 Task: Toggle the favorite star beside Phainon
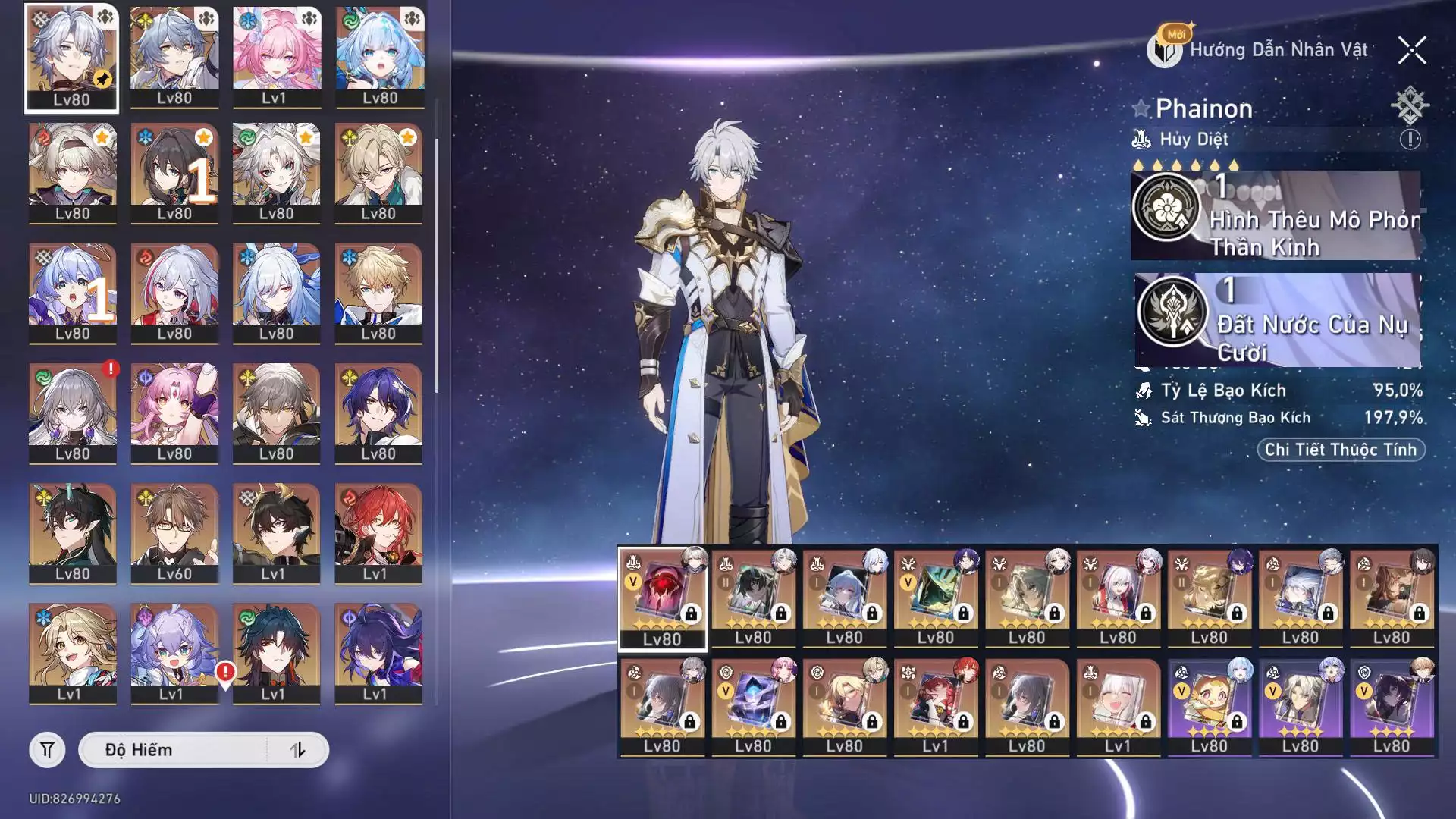click(x=1141, y=108)
